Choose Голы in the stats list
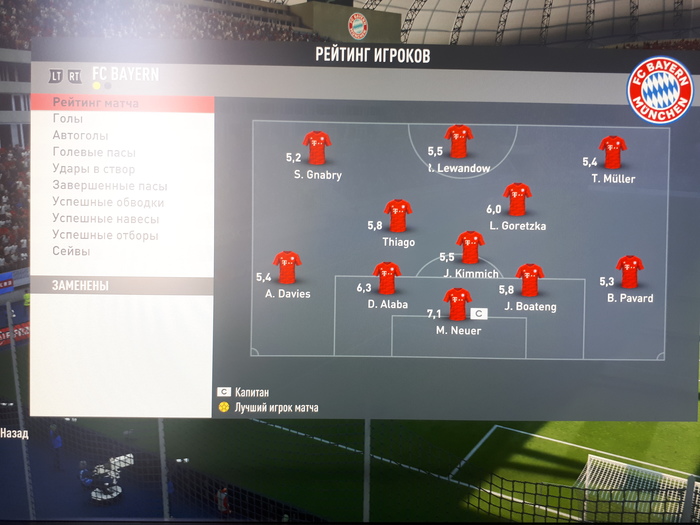The image size is (700, 525). tap(68, 119)
